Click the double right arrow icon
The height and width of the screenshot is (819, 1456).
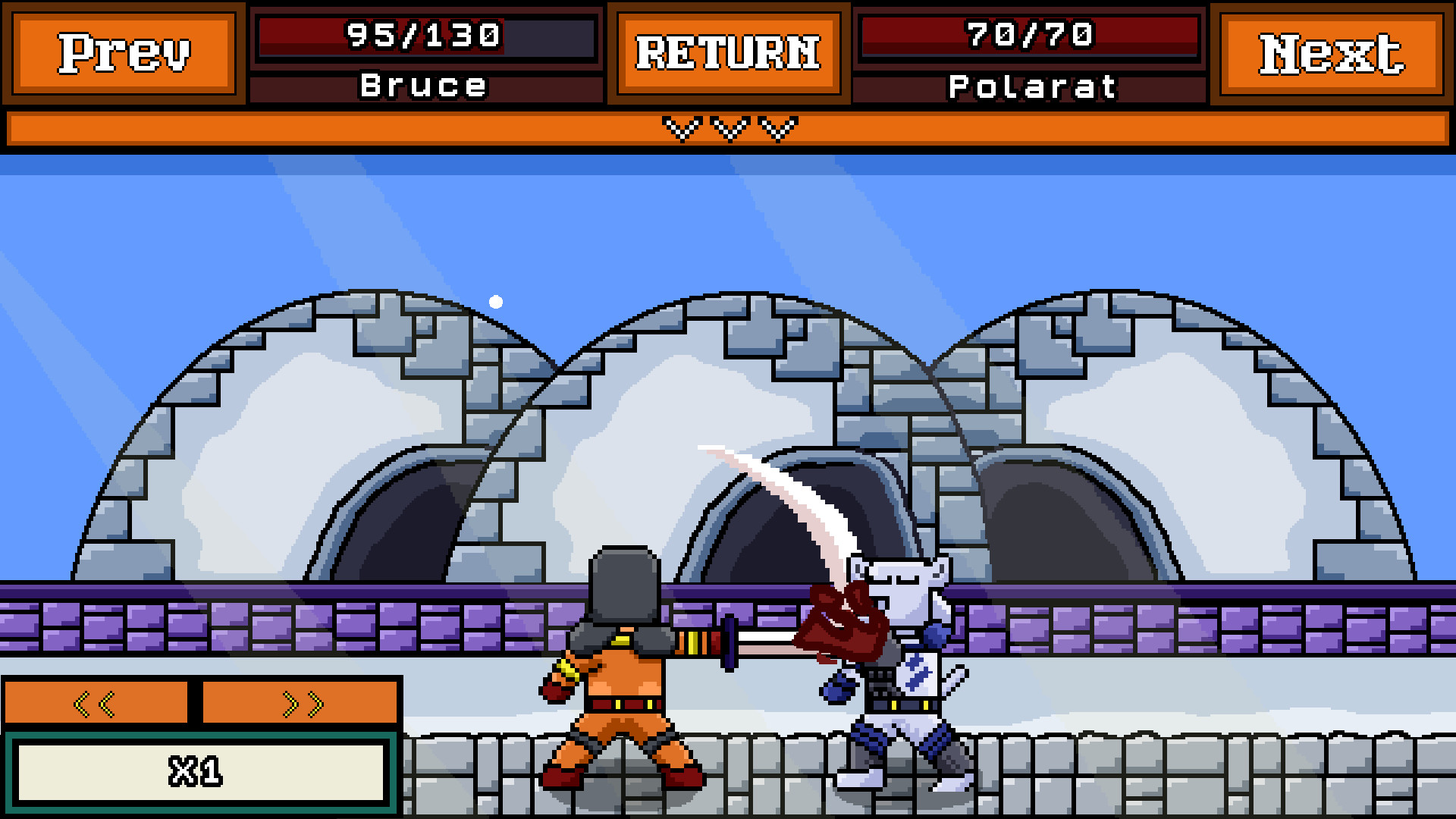(300, 703)
